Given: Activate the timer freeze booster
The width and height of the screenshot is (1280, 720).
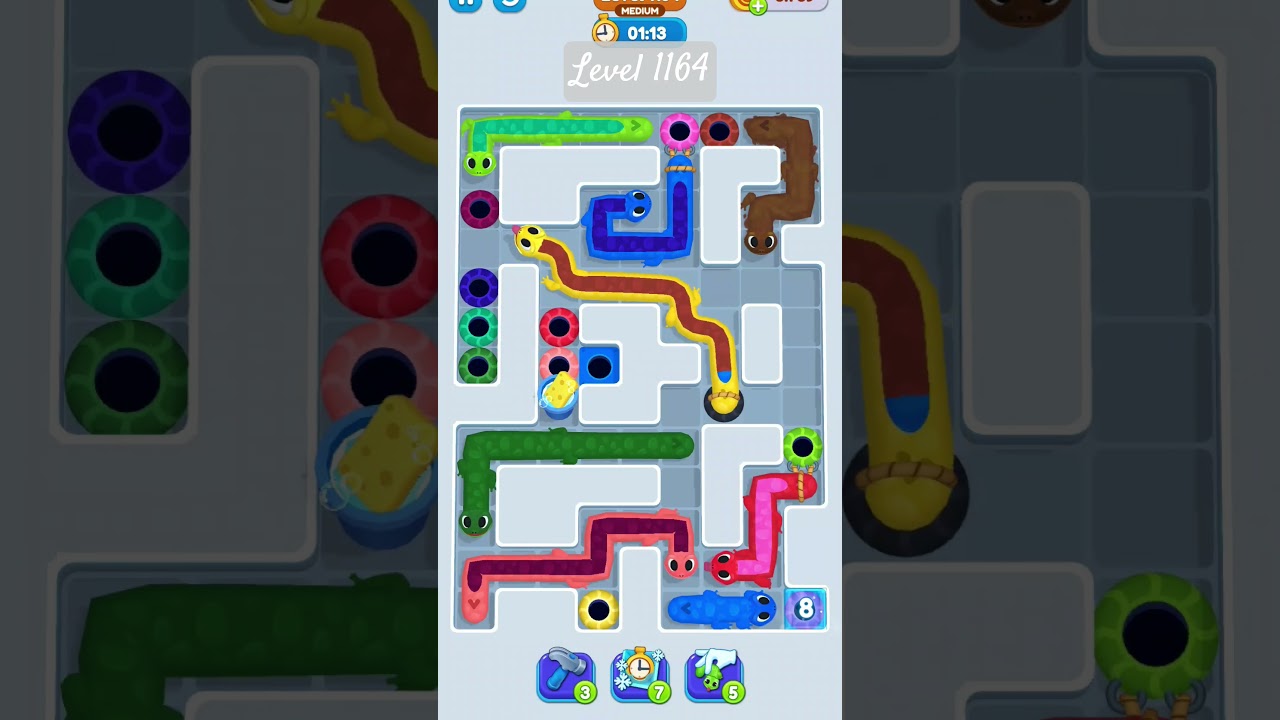Looking at the screenshot, I should 640,675.
